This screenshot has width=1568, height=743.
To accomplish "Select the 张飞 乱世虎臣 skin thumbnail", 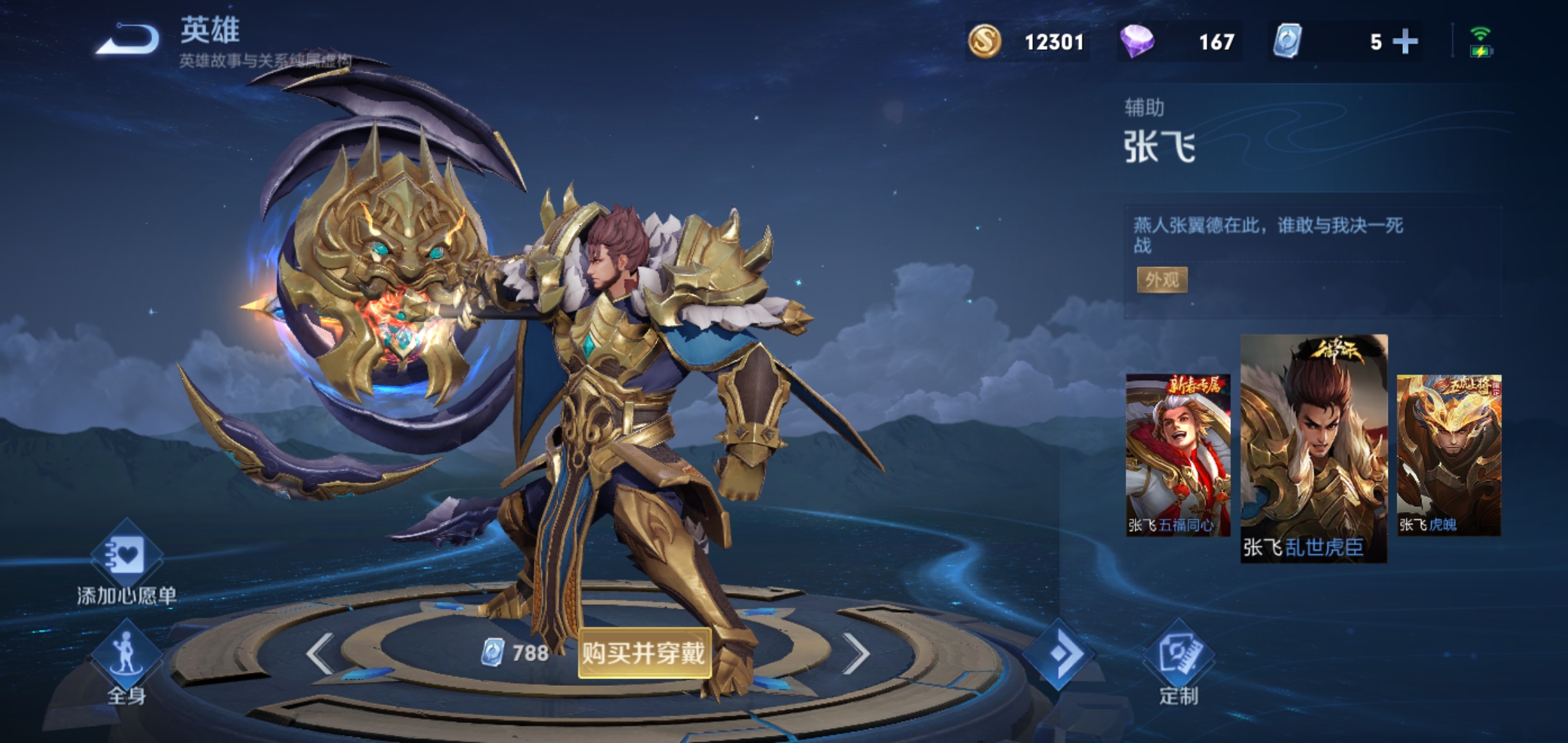I will [x=1314, y=448].
